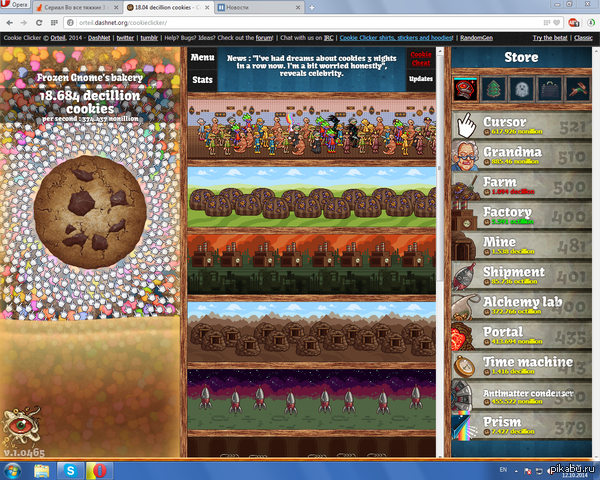The image size is (600, 480).
Task: Buy a Cursor from the store
Action: tap(520, 127)
